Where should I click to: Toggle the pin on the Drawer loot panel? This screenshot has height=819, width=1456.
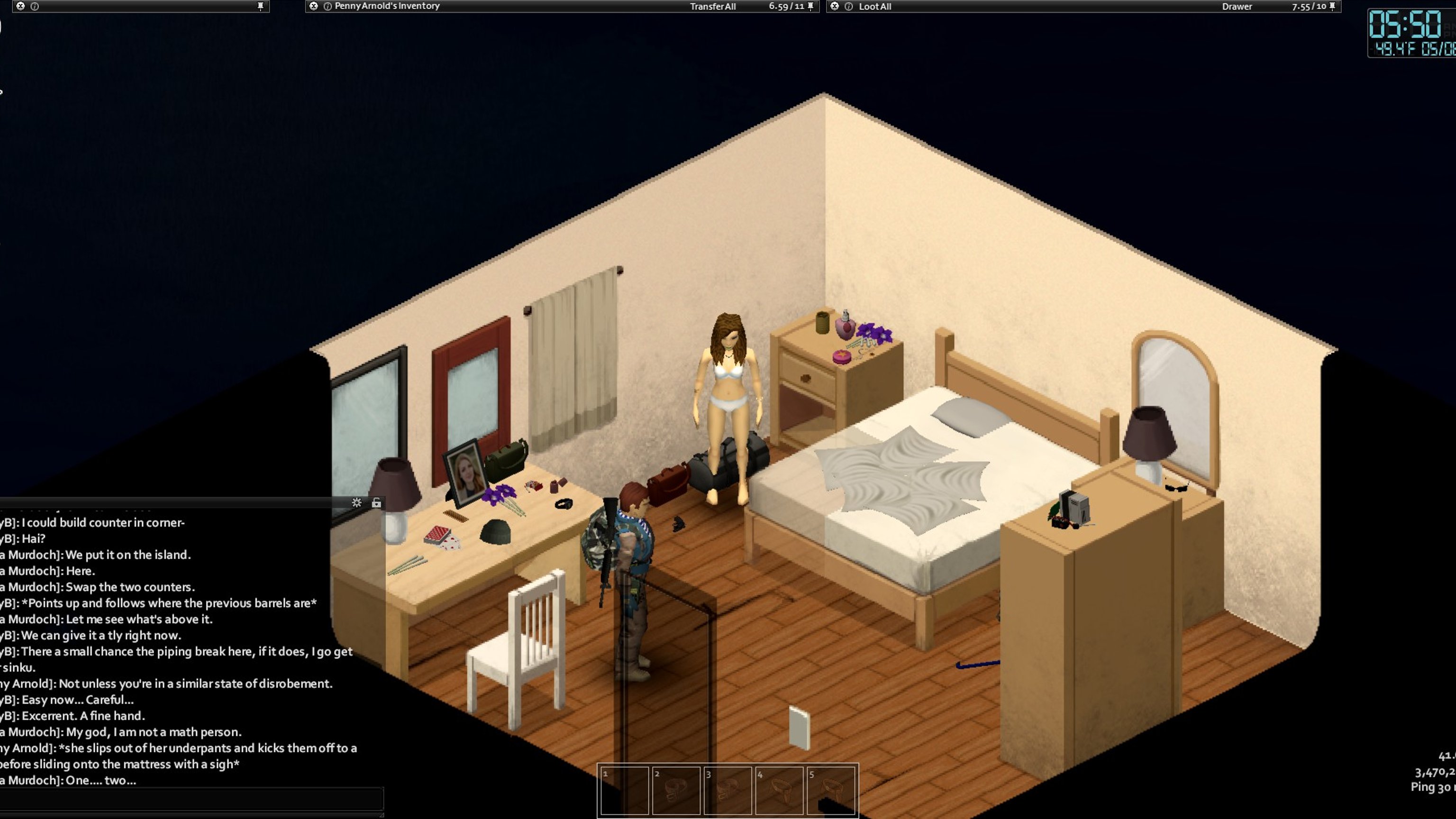click(x=1332, y=6)
